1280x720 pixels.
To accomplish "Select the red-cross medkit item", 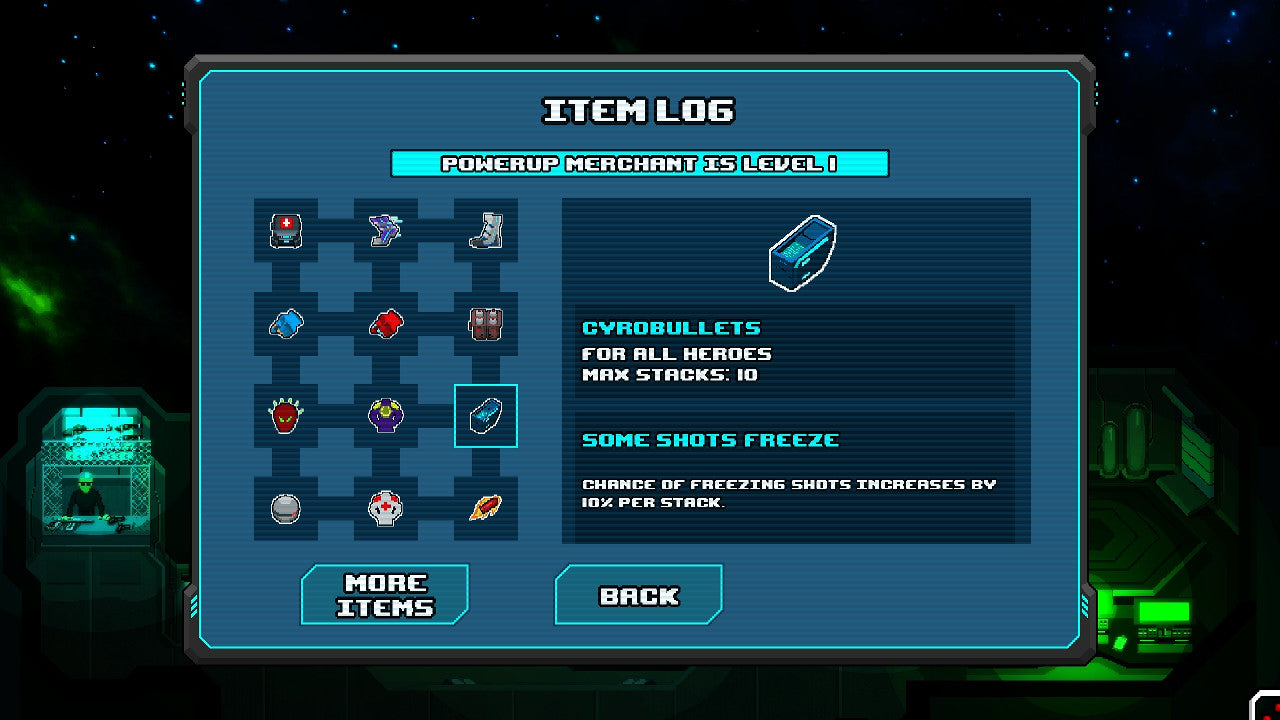I will click(x=286, y=231).
